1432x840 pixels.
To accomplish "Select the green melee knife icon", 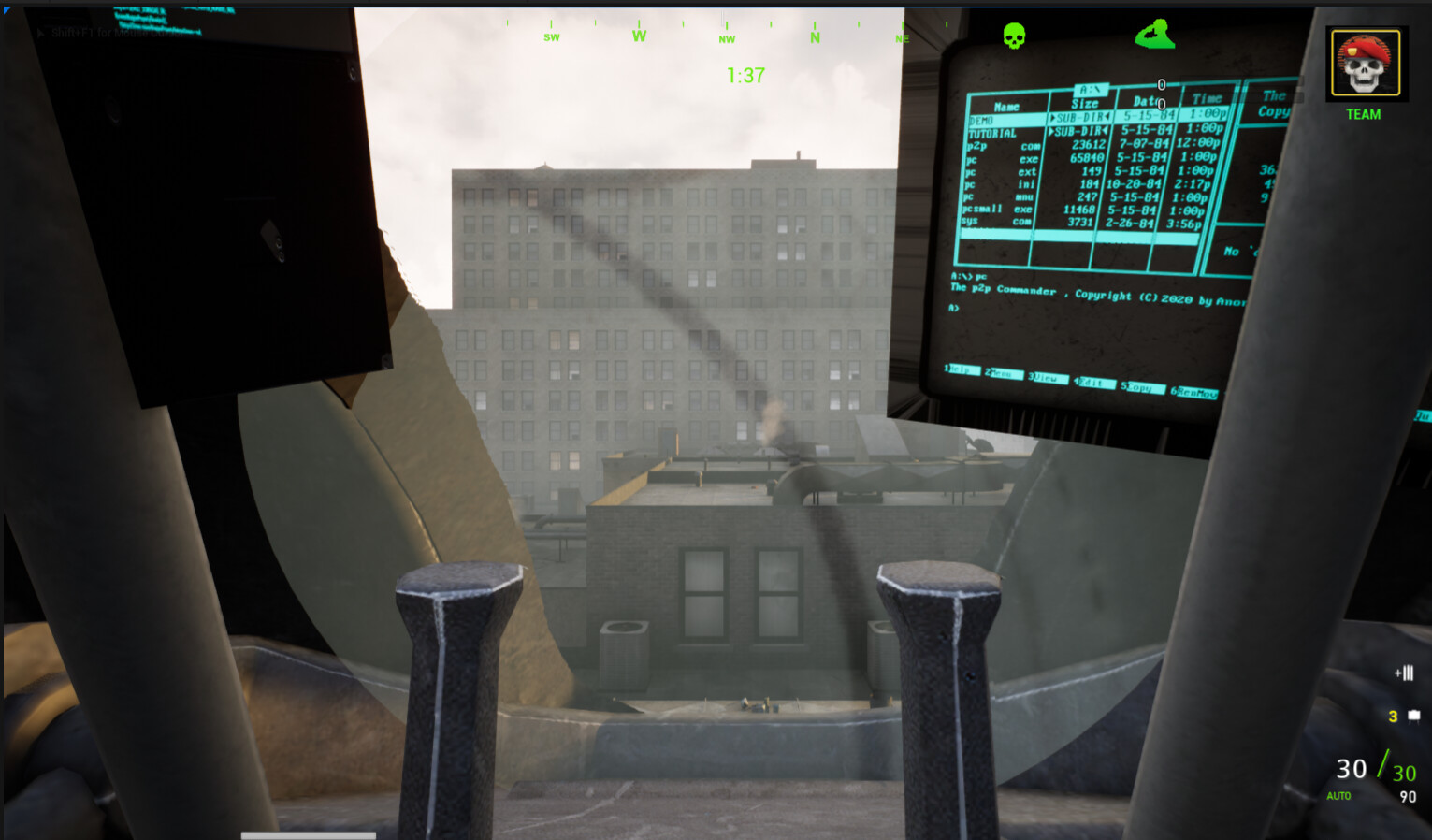I will 1154,34.
